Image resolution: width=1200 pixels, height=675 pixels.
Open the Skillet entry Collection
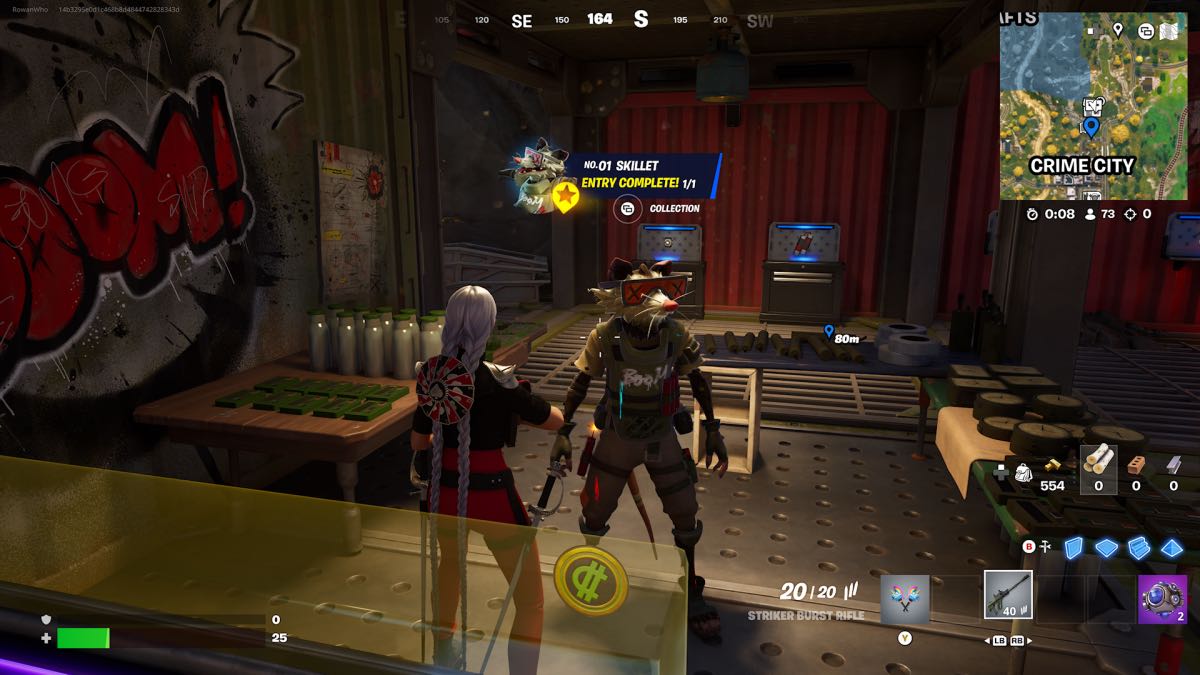(x=627, y=209)
